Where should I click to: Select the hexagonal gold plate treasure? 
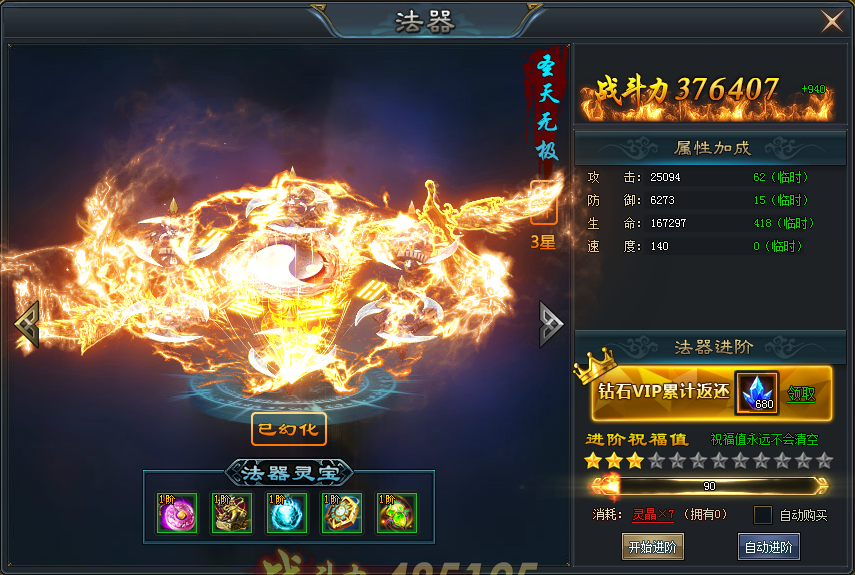[342, 513]
